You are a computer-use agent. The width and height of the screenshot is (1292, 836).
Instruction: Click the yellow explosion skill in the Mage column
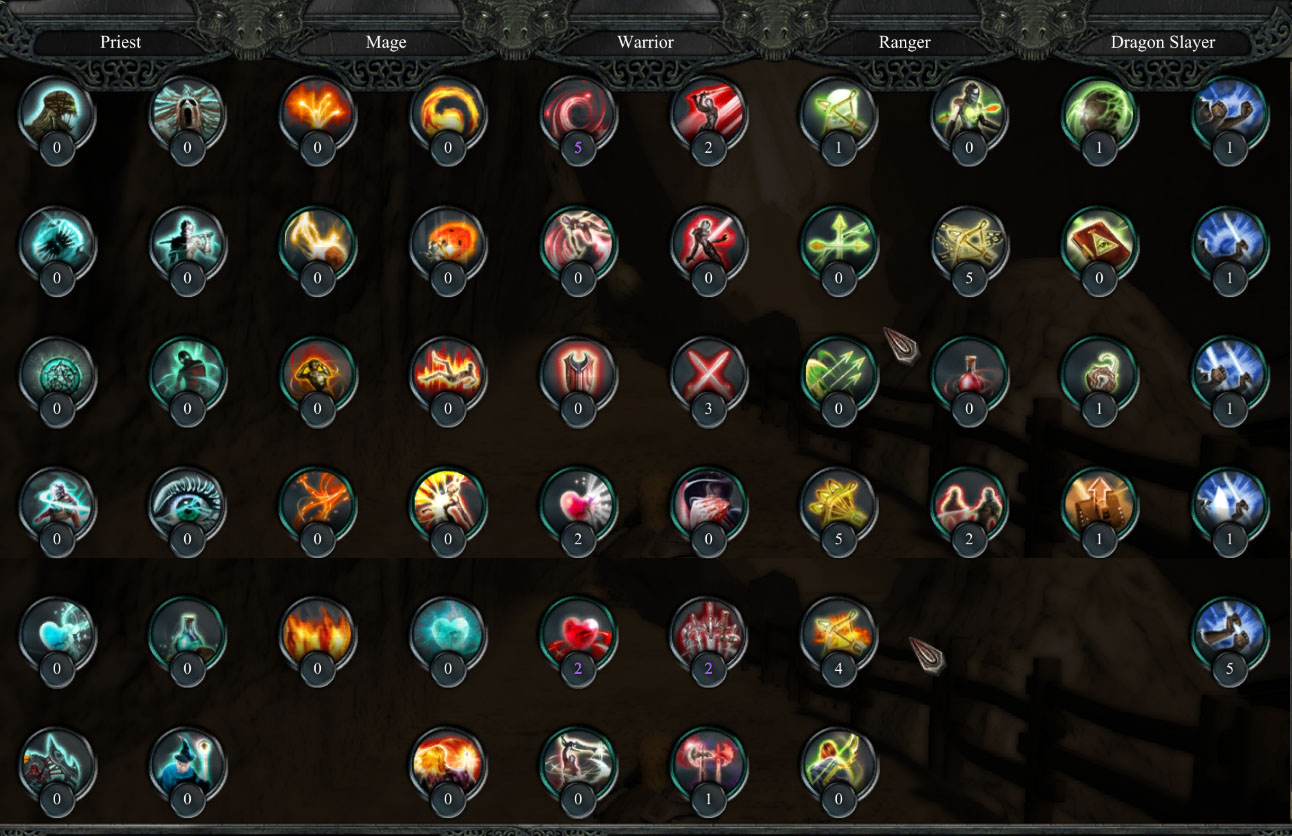click(x=448, y=510)
